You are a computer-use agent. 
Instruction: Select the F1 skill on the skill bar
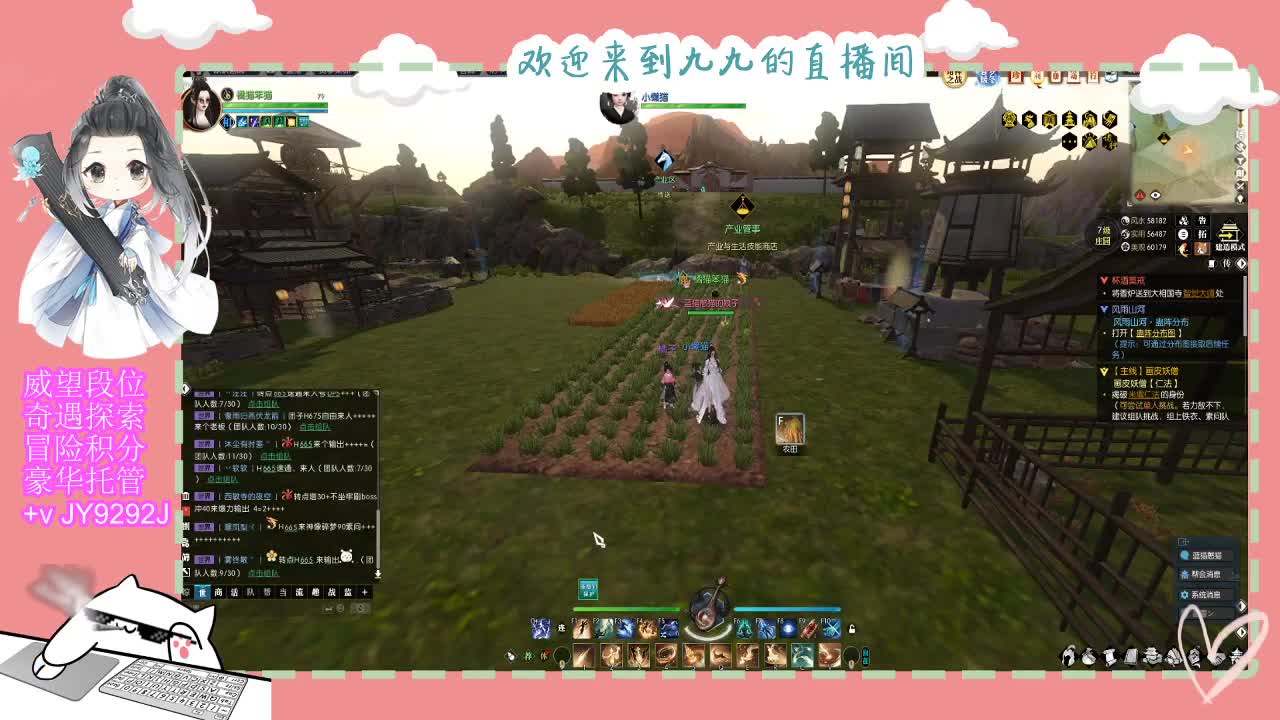[x=582, y=628]
